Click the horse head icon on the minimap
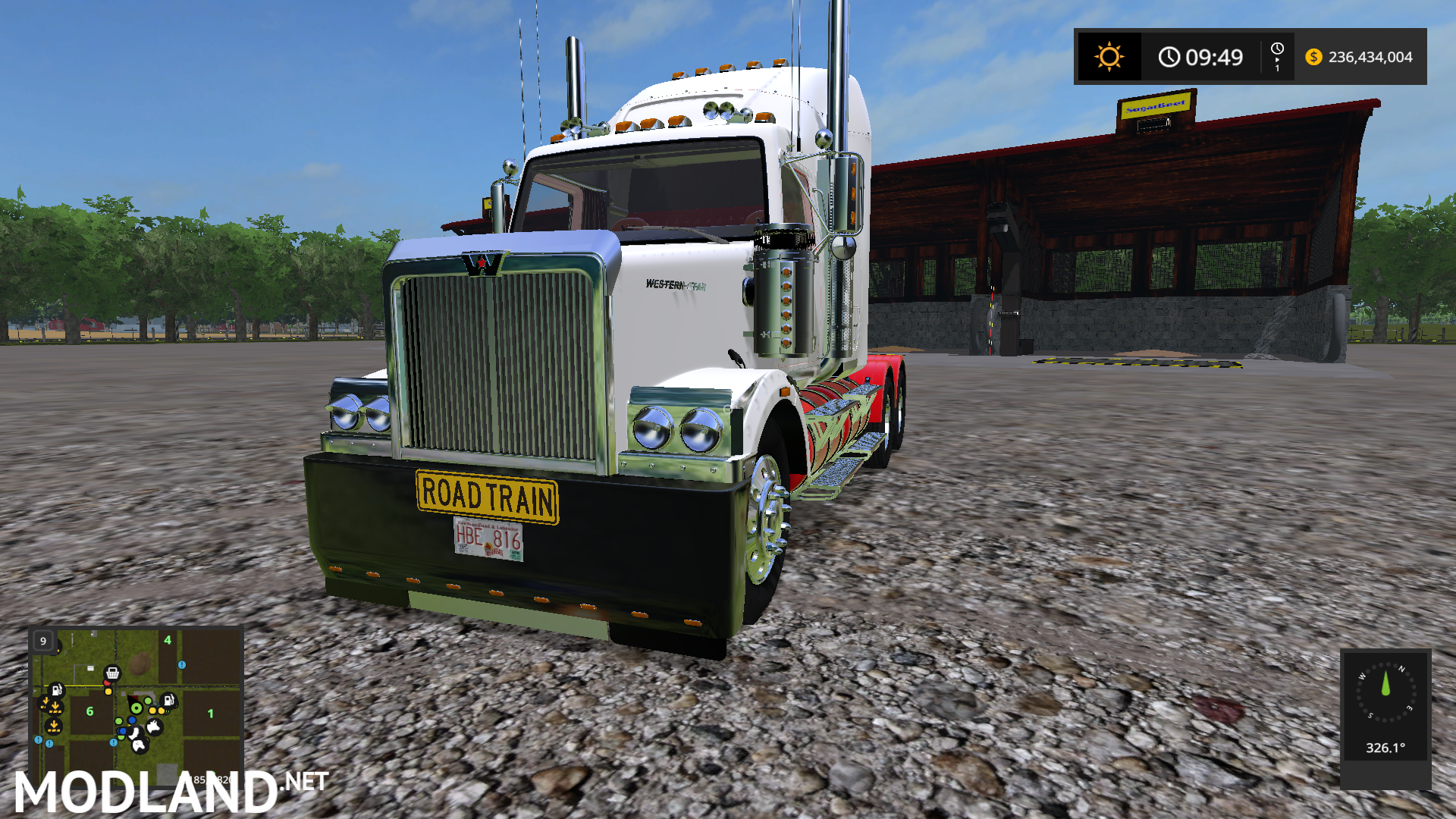Screen dimensions: 1456x819 (138, 745)
